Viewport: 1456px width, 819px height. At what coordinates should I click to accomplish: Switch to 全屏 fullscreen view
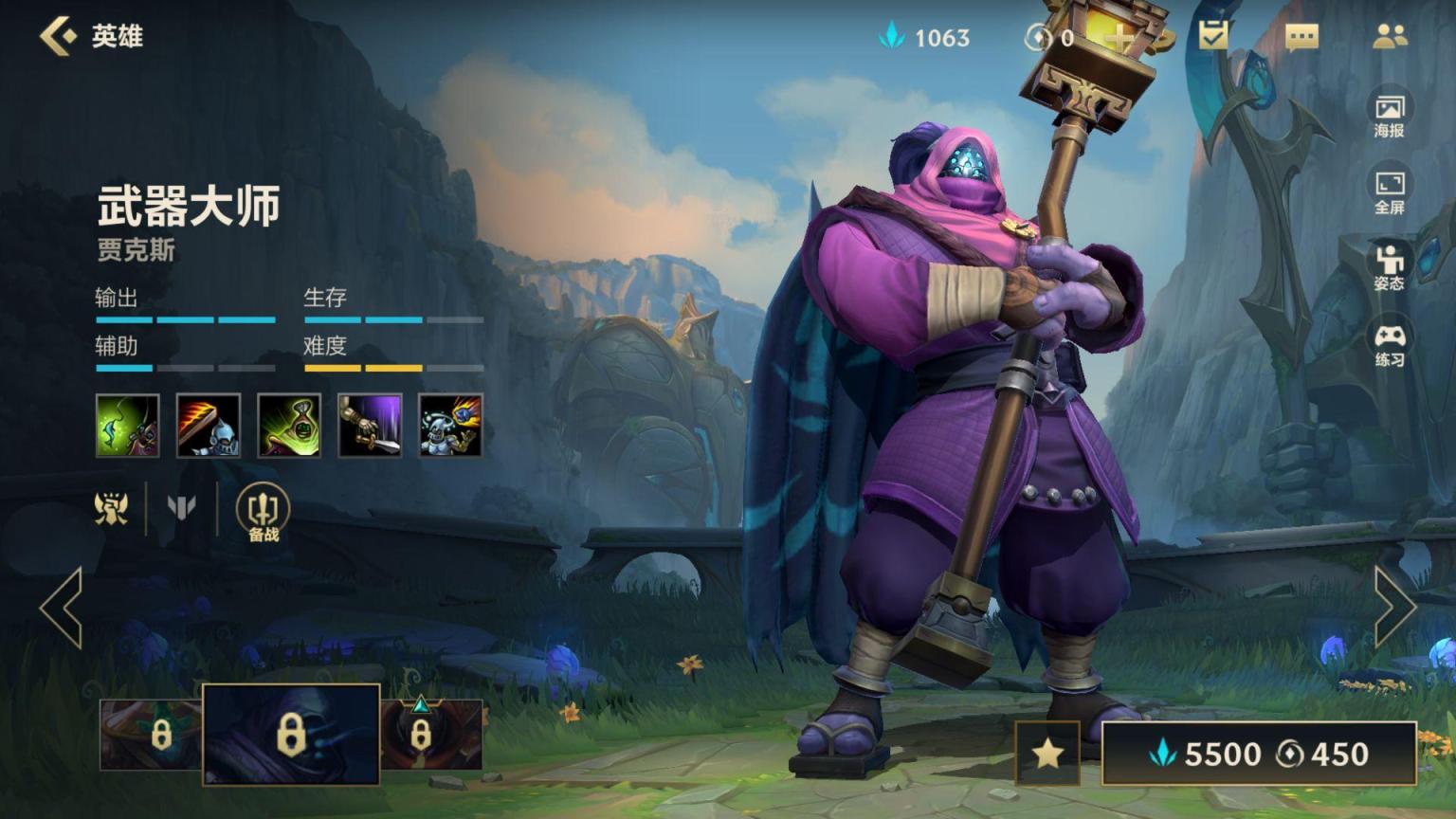pos(1389,192)
